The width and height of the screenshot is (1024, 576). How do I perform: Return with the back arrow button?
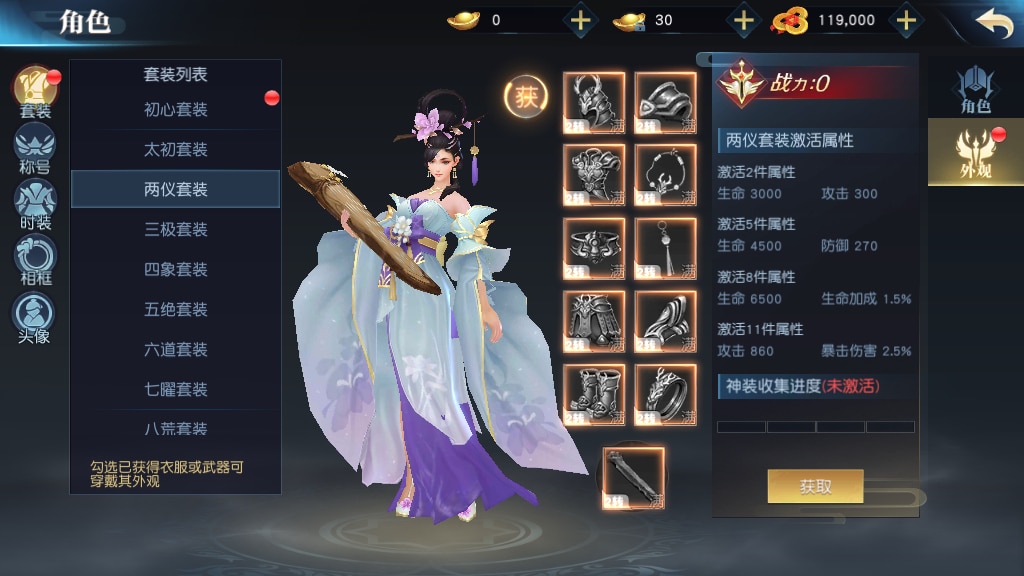click(993, 22)
